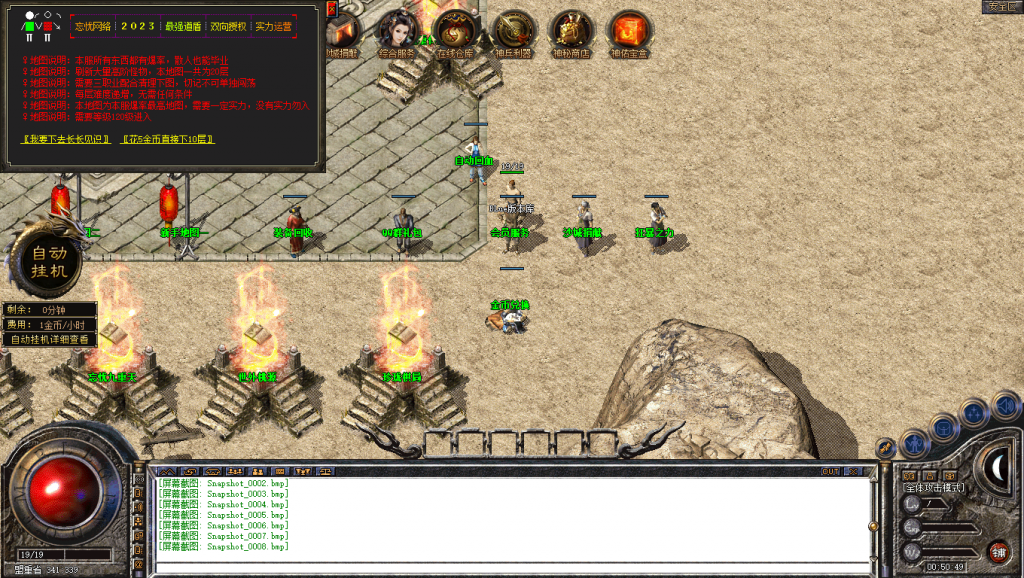Select the 最强道番 tab
The width and height of the screenshot is (1024, 578).
(x=181, y=27)
